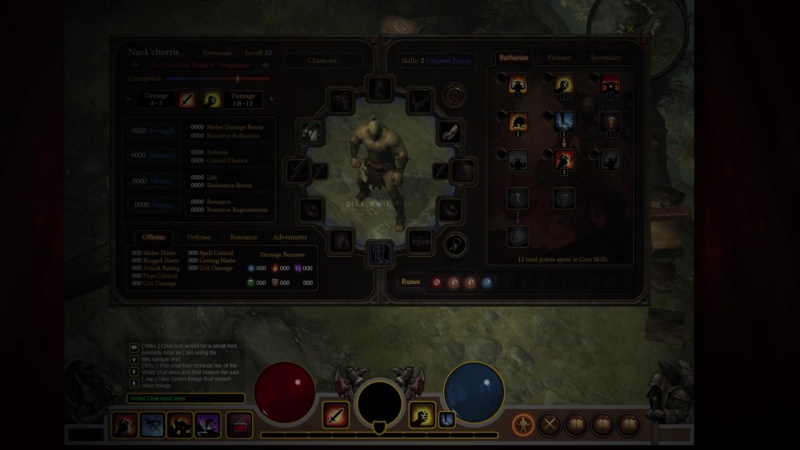
Task: Click the chat input area
Action: click(186, 398)
